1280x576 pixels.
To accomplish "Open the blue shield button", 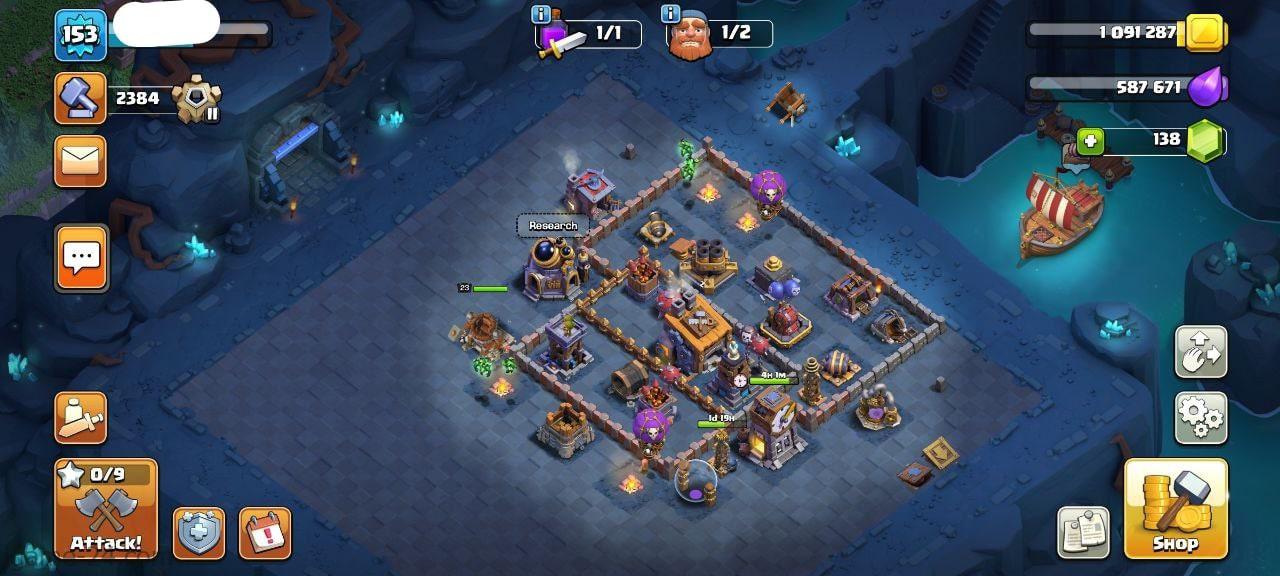I will [x=199, y=533].
